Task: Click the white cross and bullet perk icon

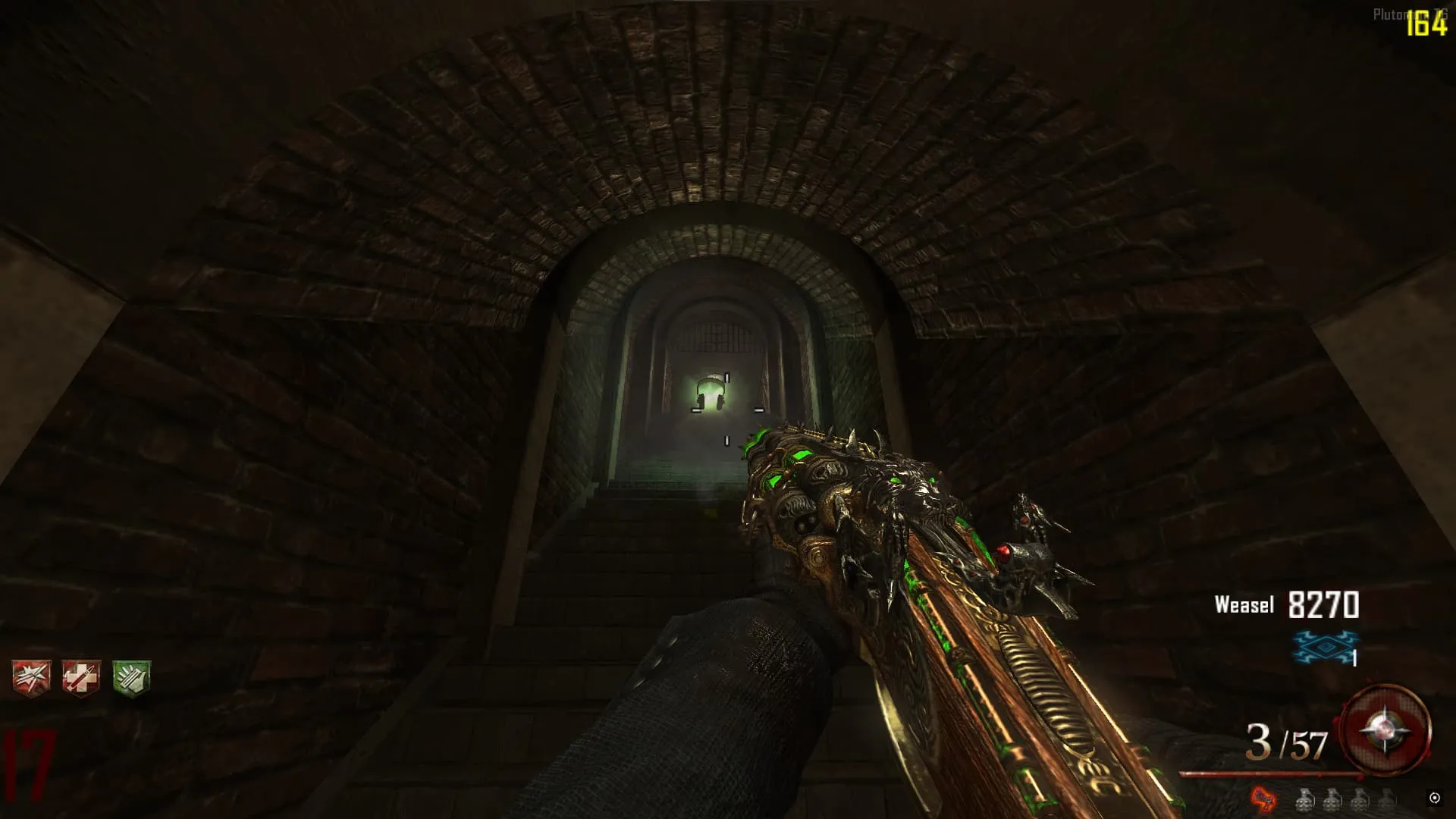Action: coord(81,677)
